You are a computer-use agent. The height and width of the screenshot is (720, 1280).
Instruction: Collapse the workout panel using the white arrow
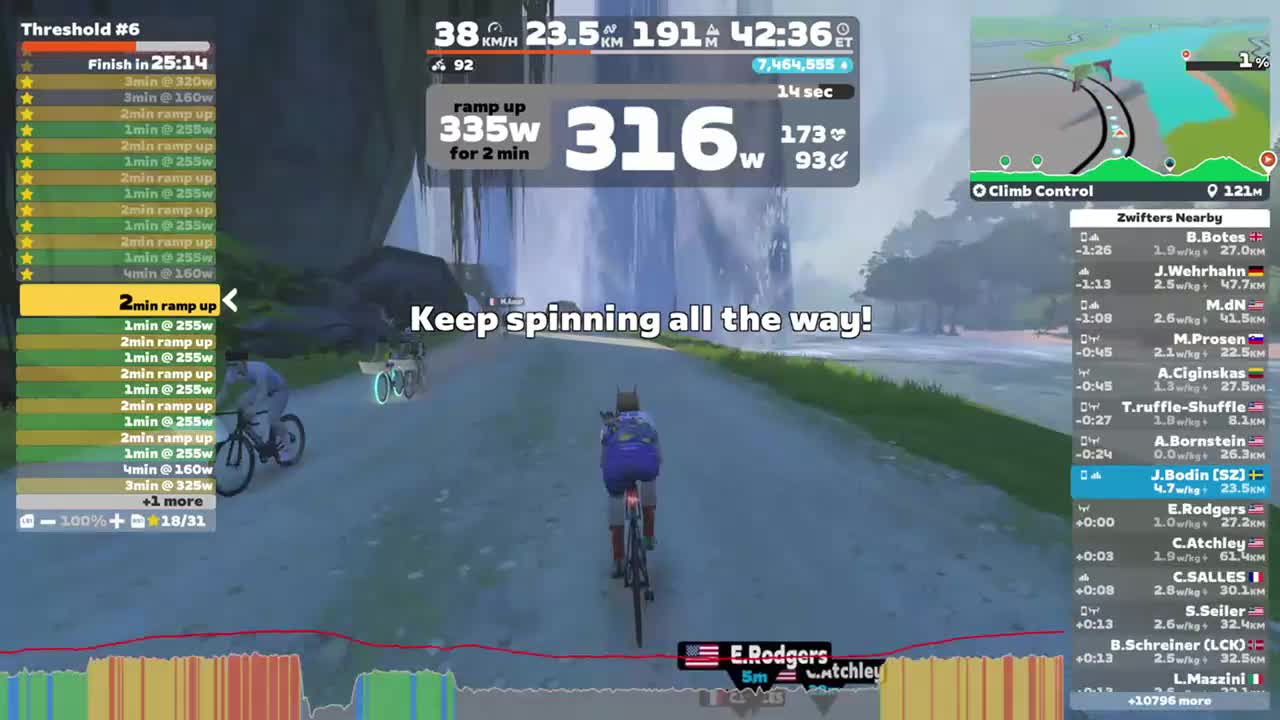pyautogui.click(x=230, y=300)
